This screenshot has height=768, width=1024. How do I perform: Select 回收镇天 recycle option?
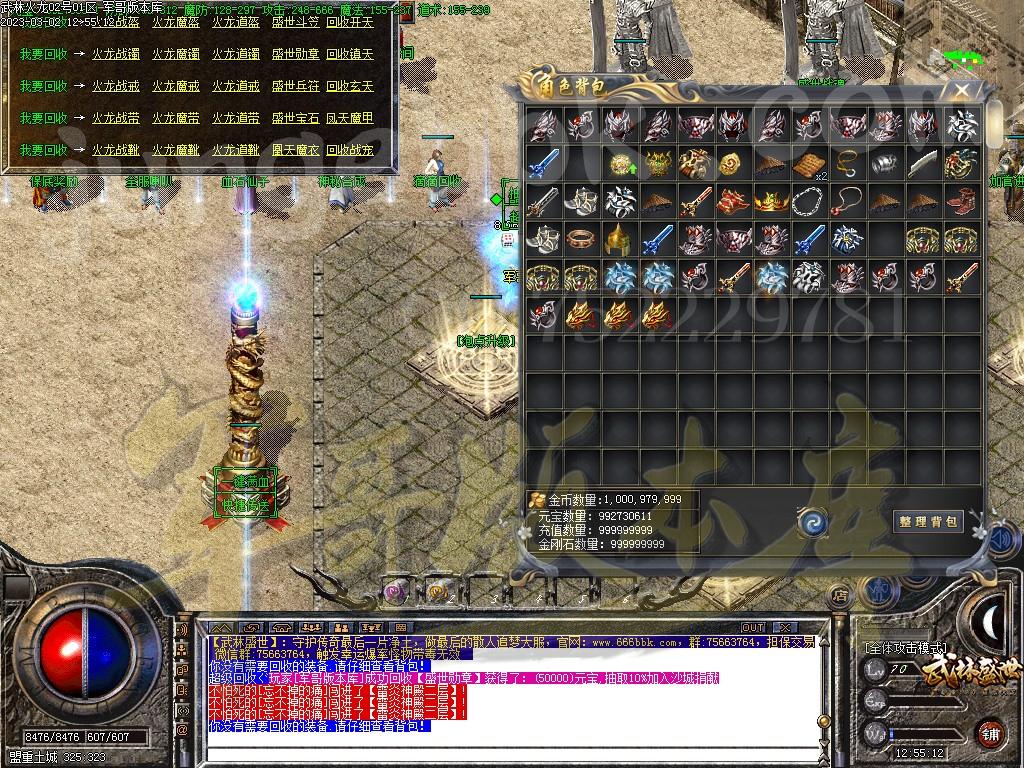click(x=350, y=54)
